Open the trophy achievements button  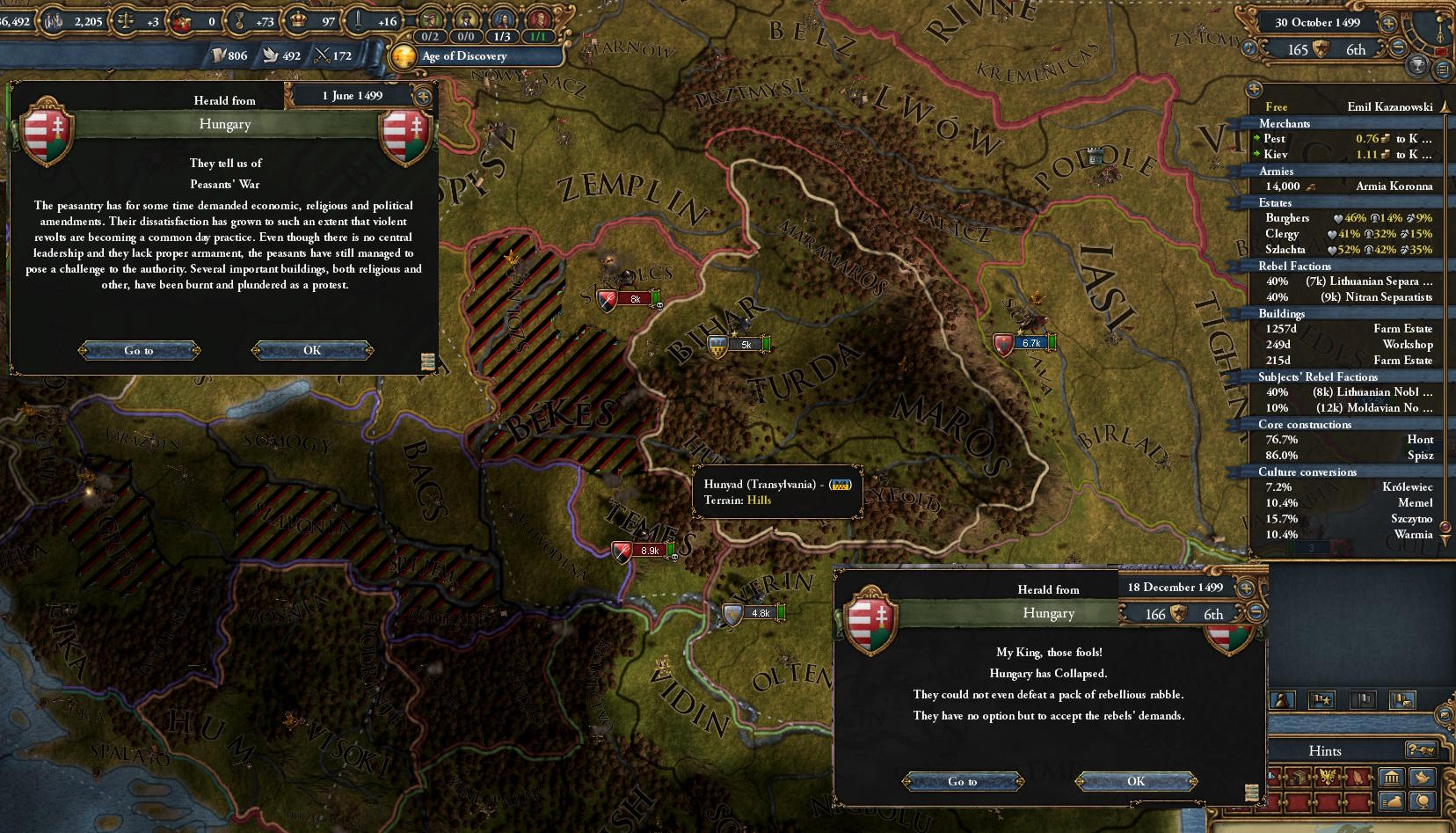point(1417,67)
